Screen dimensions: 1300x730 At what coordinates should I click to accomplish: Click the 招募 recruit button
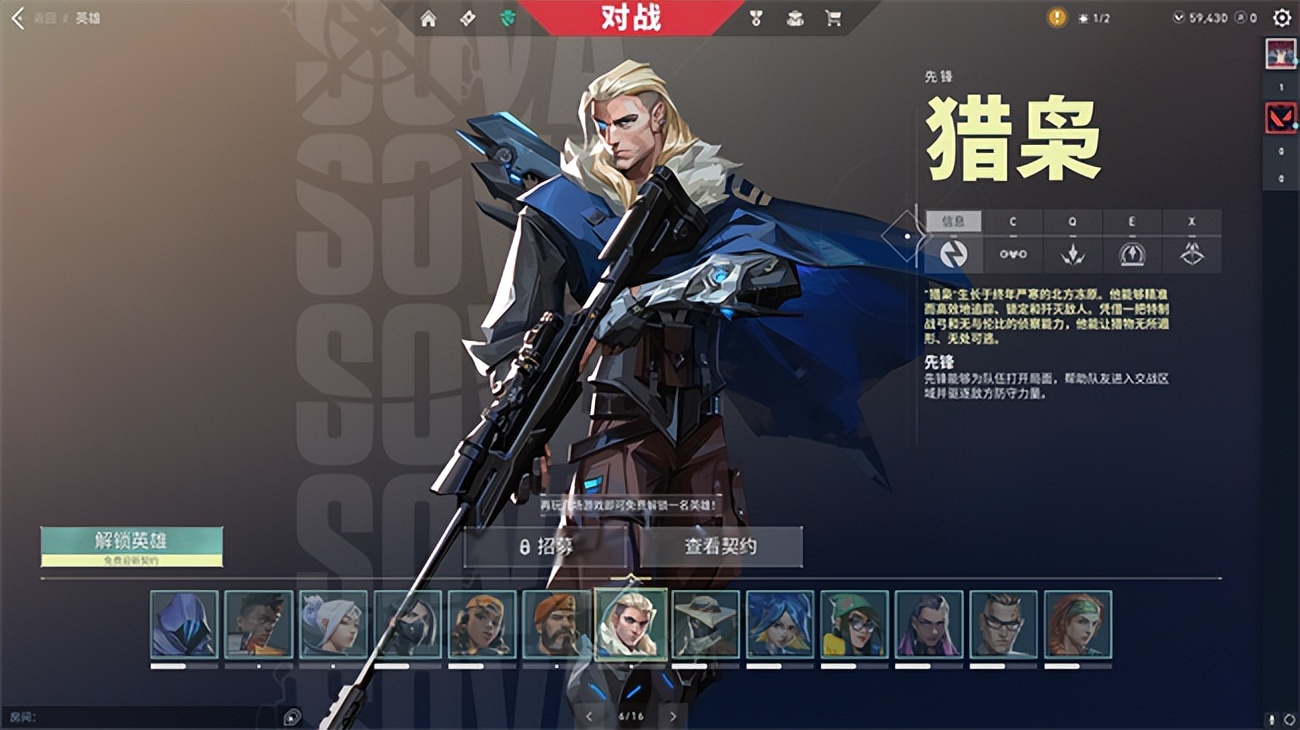coord(549,546)
